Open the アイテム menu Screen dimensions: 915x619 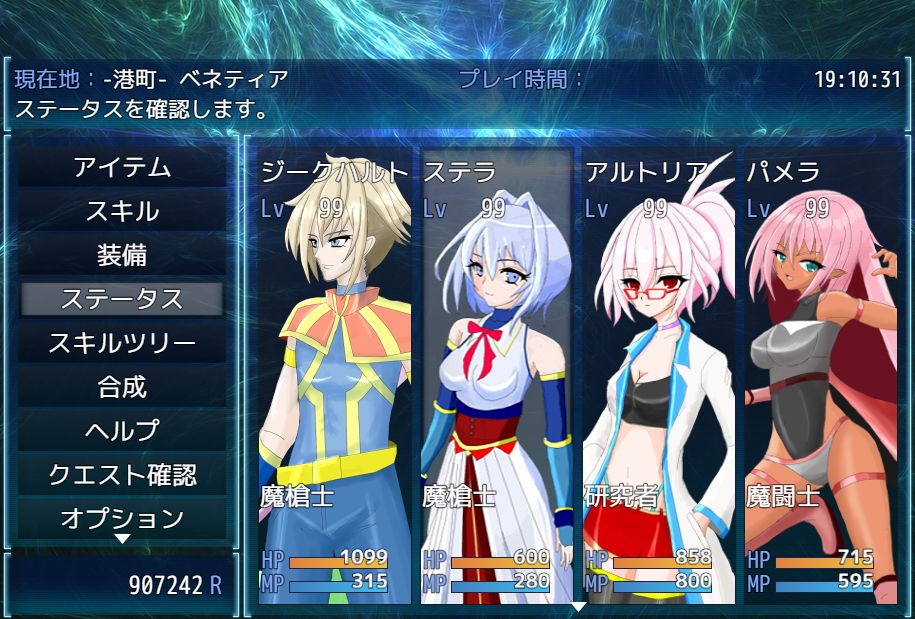(122, 168)
